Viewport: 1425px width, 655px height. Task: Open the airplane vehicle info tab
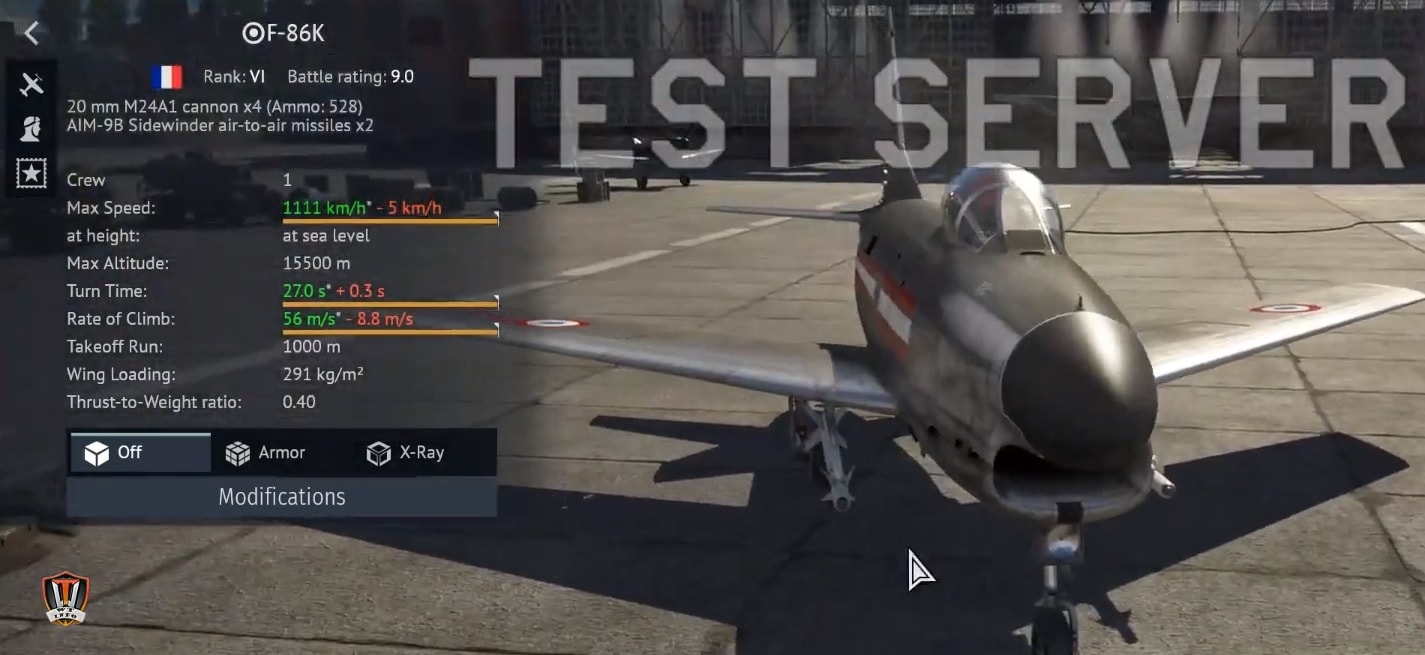[32, 84]
